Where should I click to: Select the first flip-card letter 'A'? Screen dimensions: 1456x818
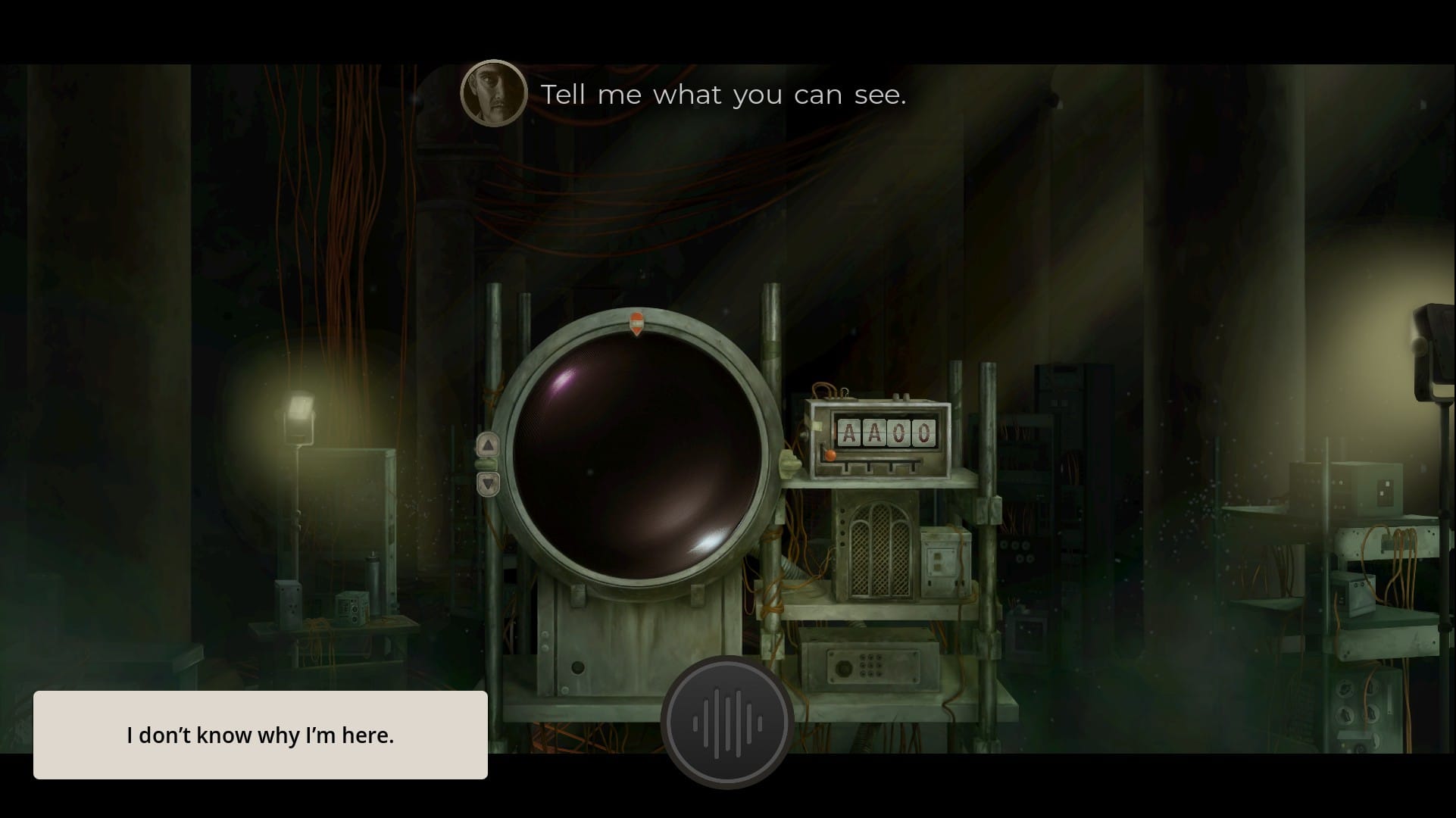[x=850, y=434]
